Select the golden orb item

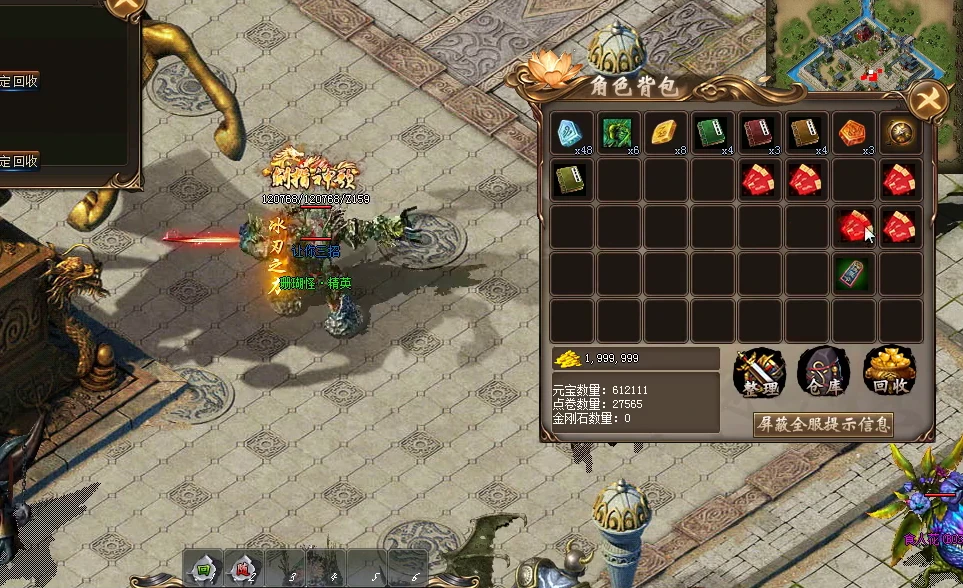(902, 133)
